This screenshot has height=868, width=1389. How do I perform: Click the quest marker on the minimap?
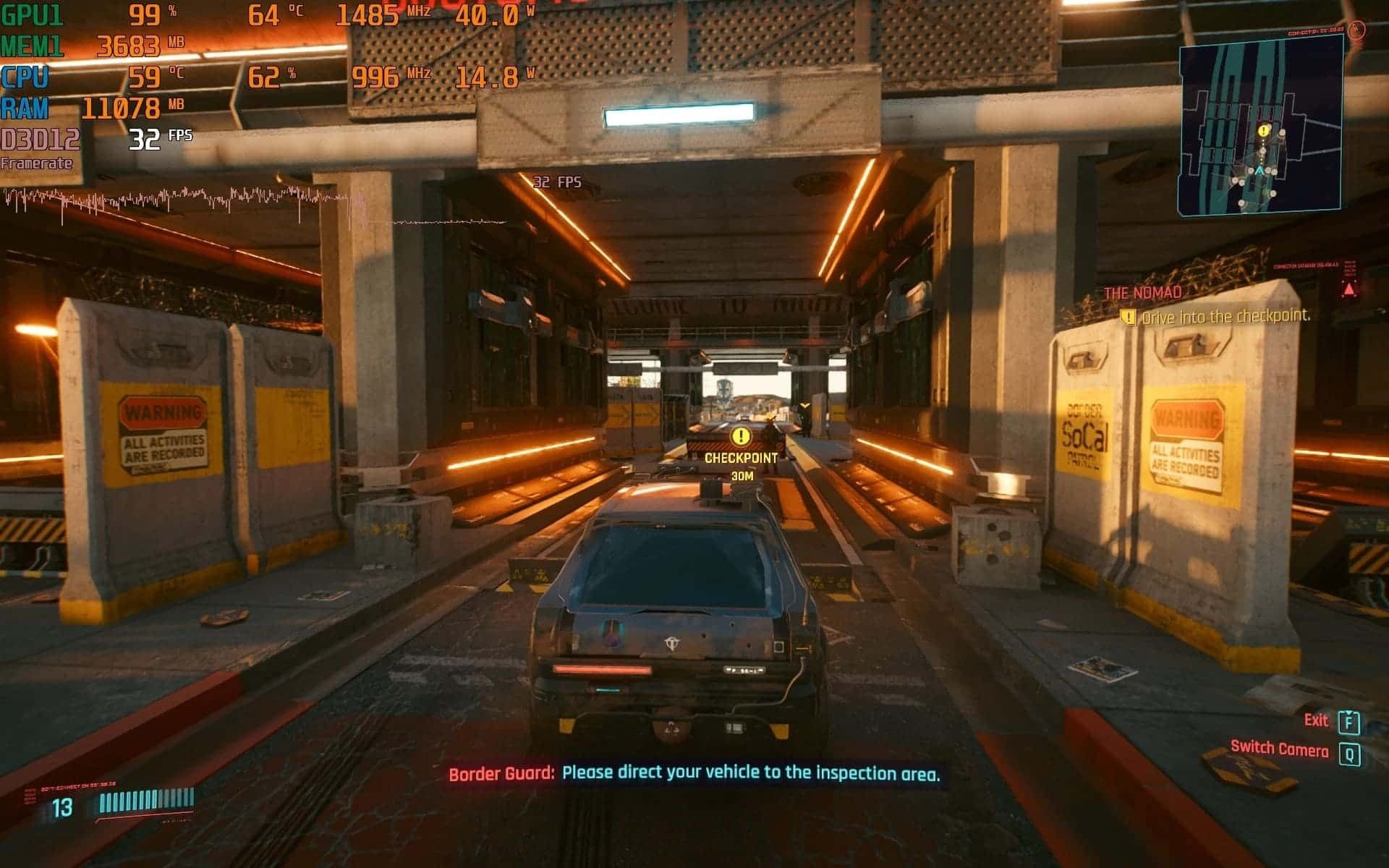pyautogui.click(x=1263, y=132)
